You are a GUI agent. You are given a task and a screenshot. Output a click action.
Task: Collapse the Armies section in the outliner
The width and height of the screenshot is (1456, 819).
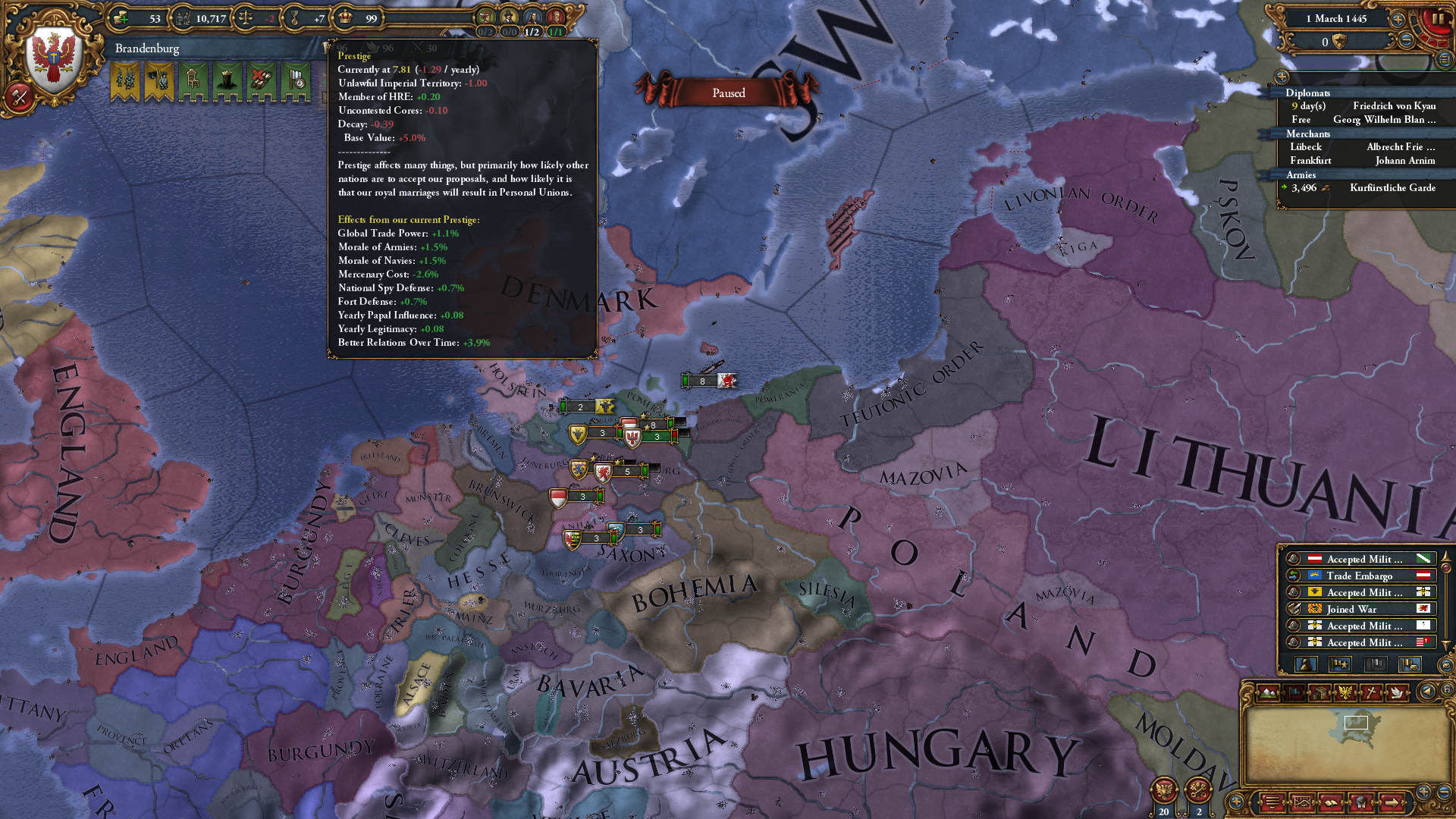[x=1301, y=175]
